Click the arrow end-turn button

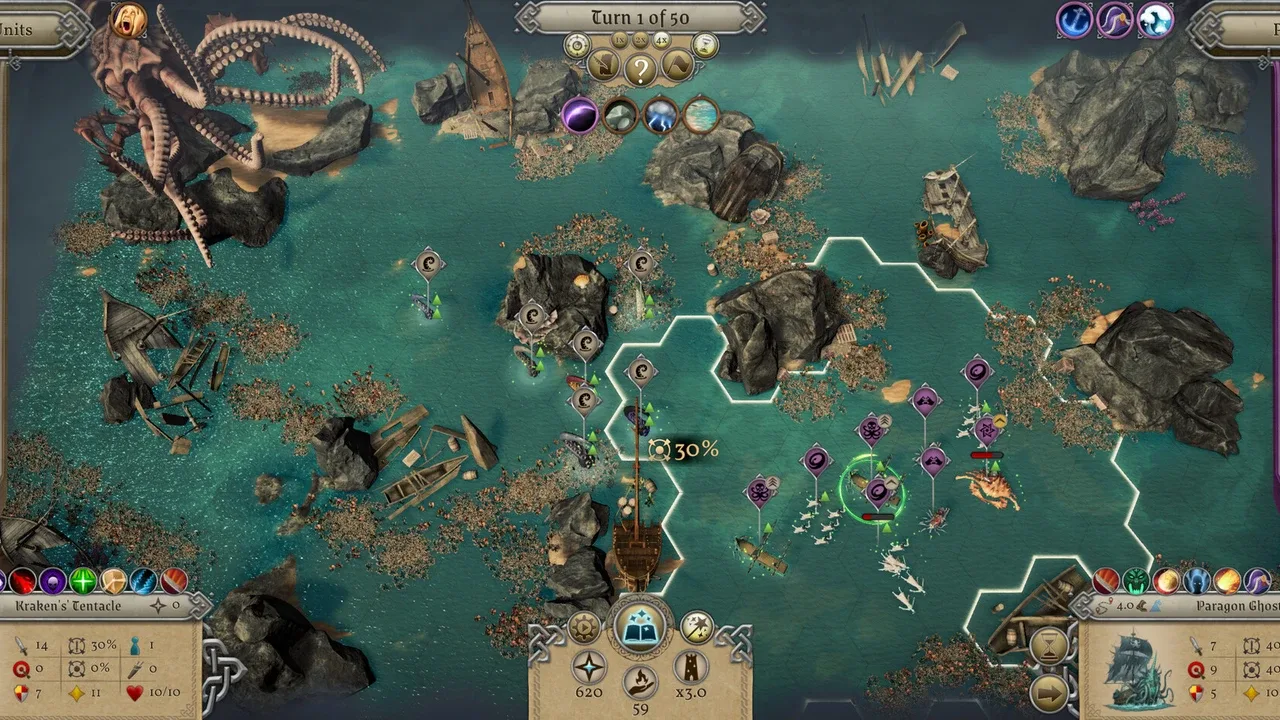(x=1048, y=692)
